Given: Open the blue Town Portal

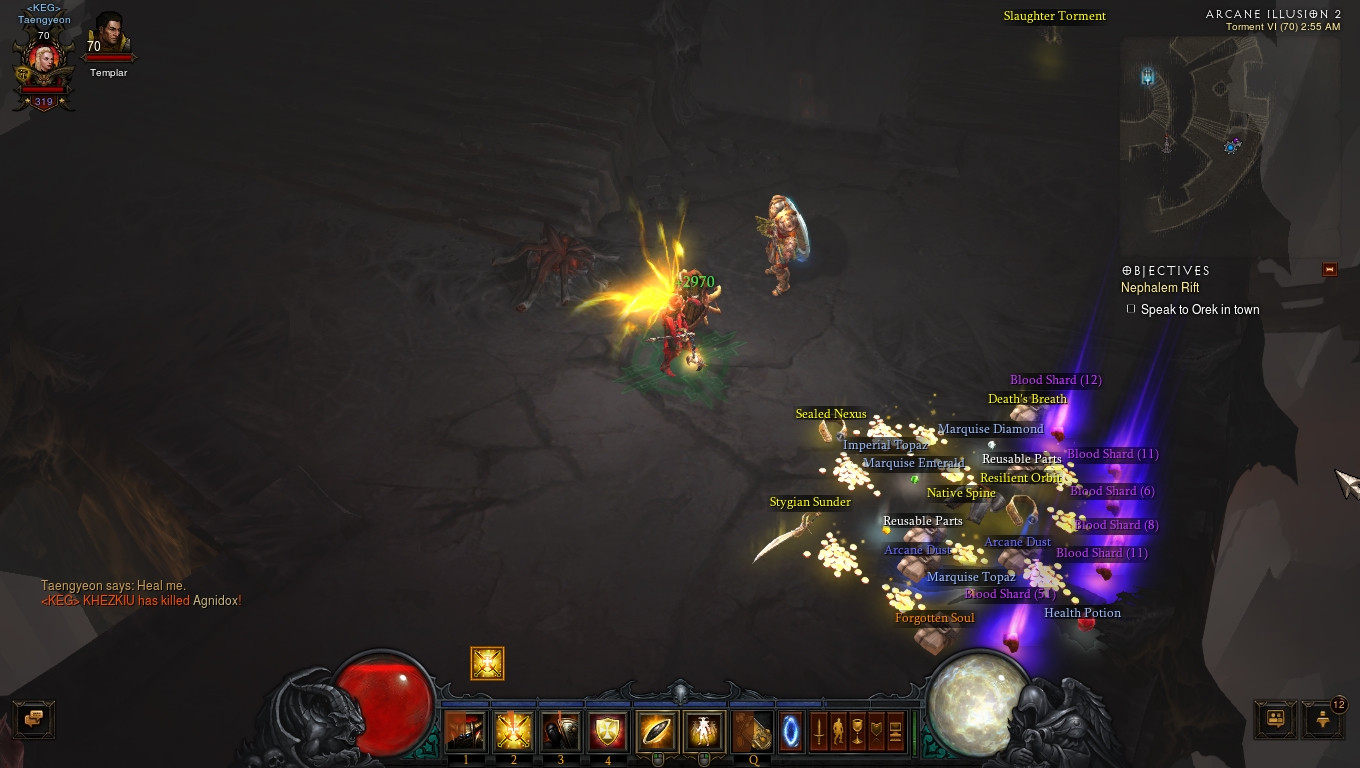Looking at the screenshot, I should coord(791,731).
